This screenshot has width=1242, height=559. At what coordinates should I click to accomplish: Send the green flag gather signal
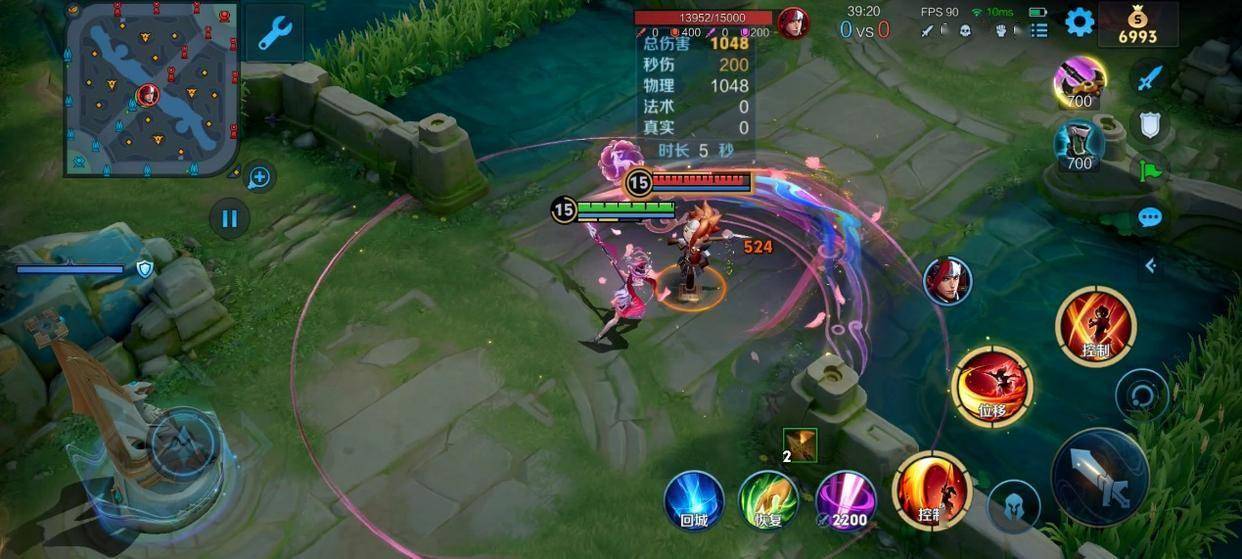1150,170
